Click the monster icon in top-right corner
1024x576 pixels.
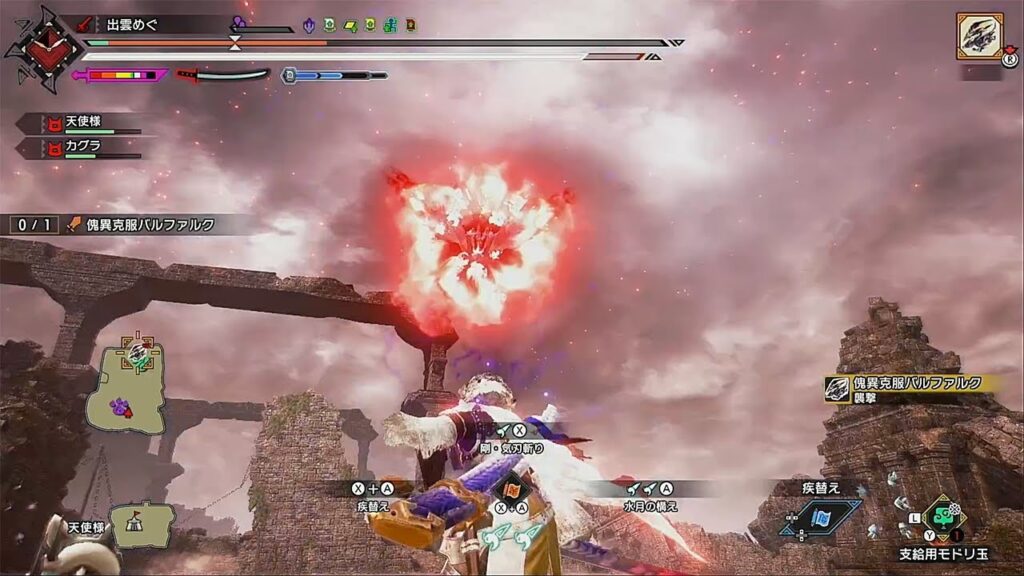[979, 36]
